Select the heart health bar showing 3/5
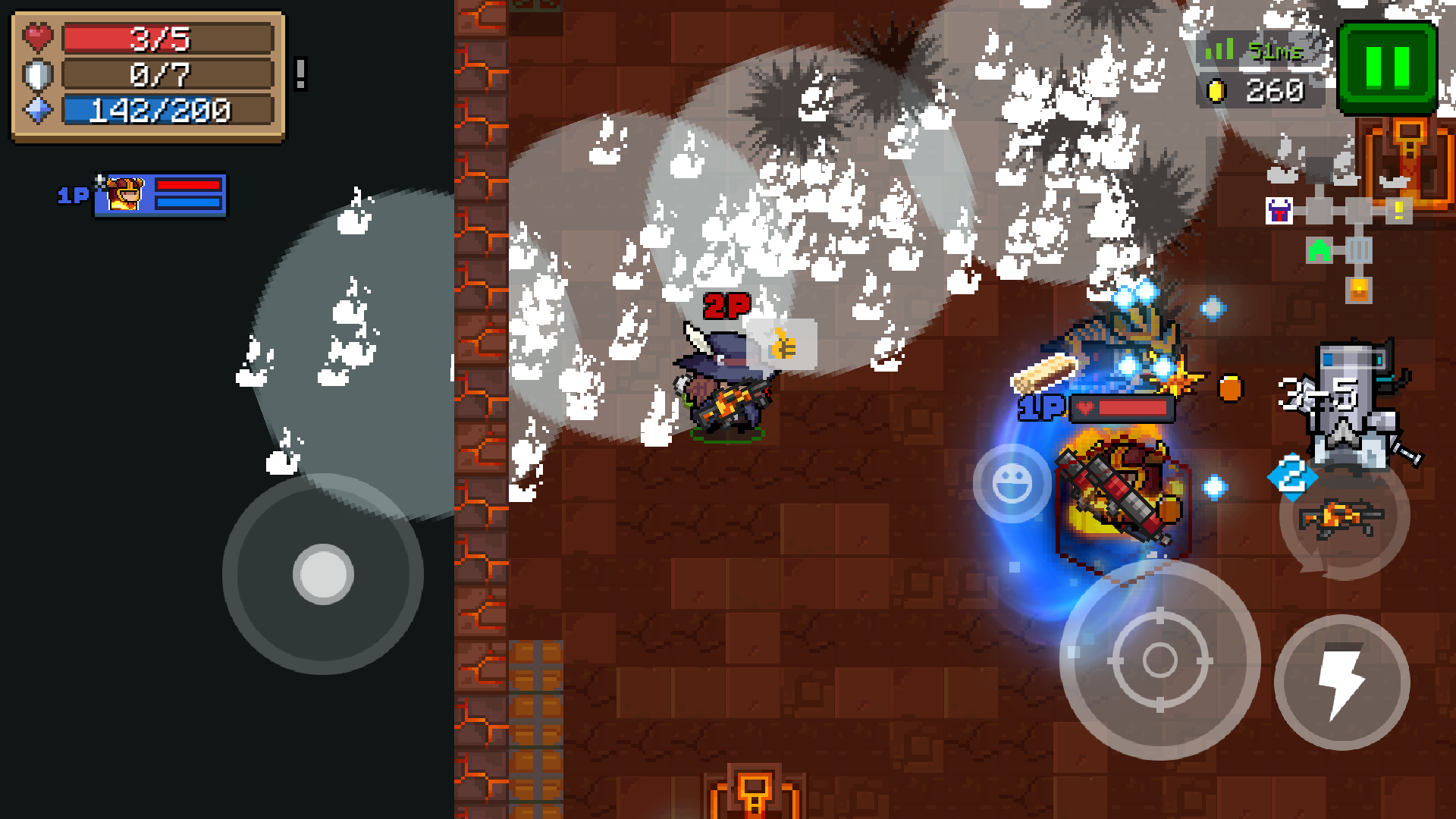The width and height of the screenshot is (1456, 819). (167, 37)
